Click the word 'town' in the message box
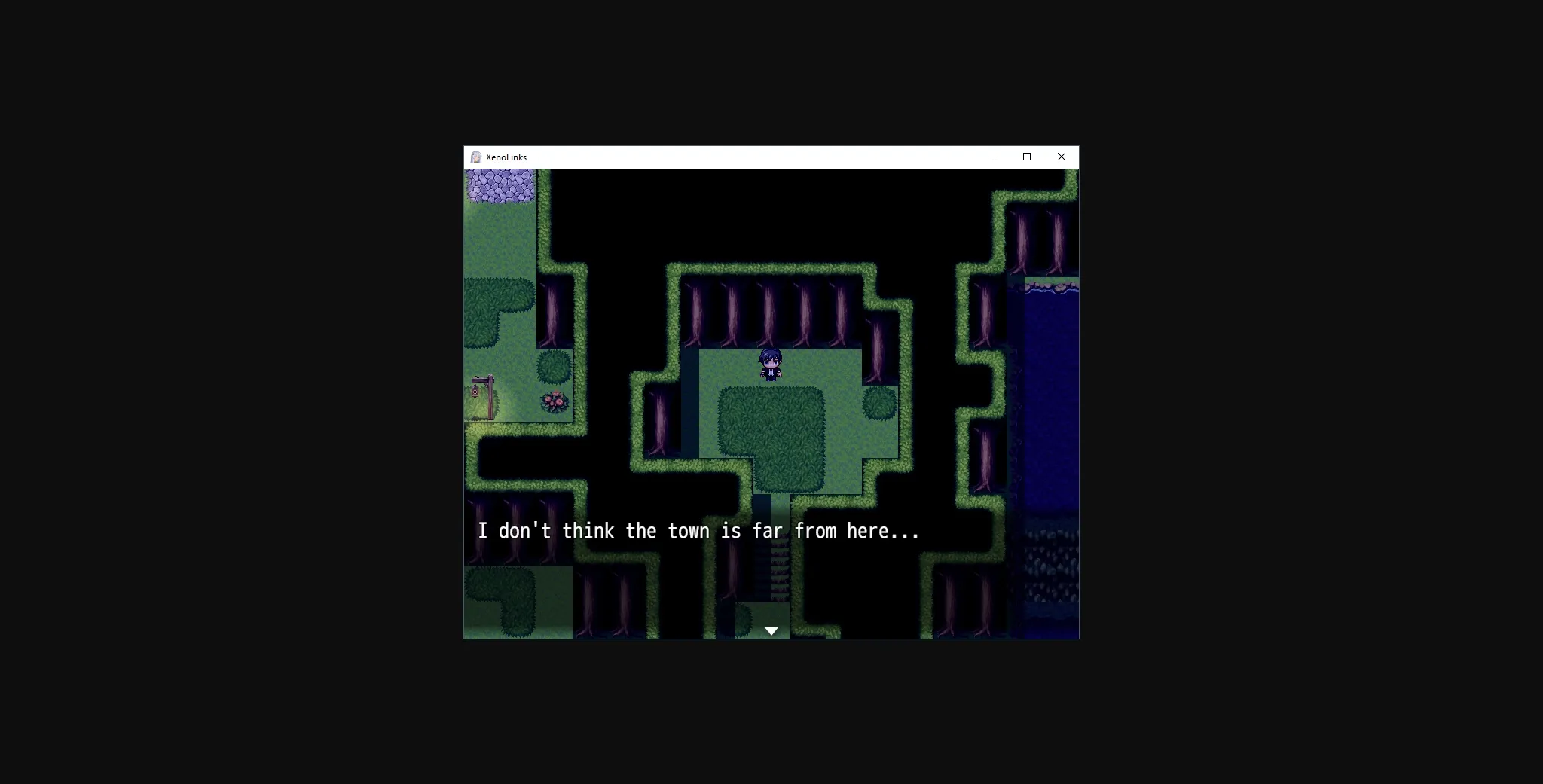Viewport: 1543px width, 784px height. 690,530
